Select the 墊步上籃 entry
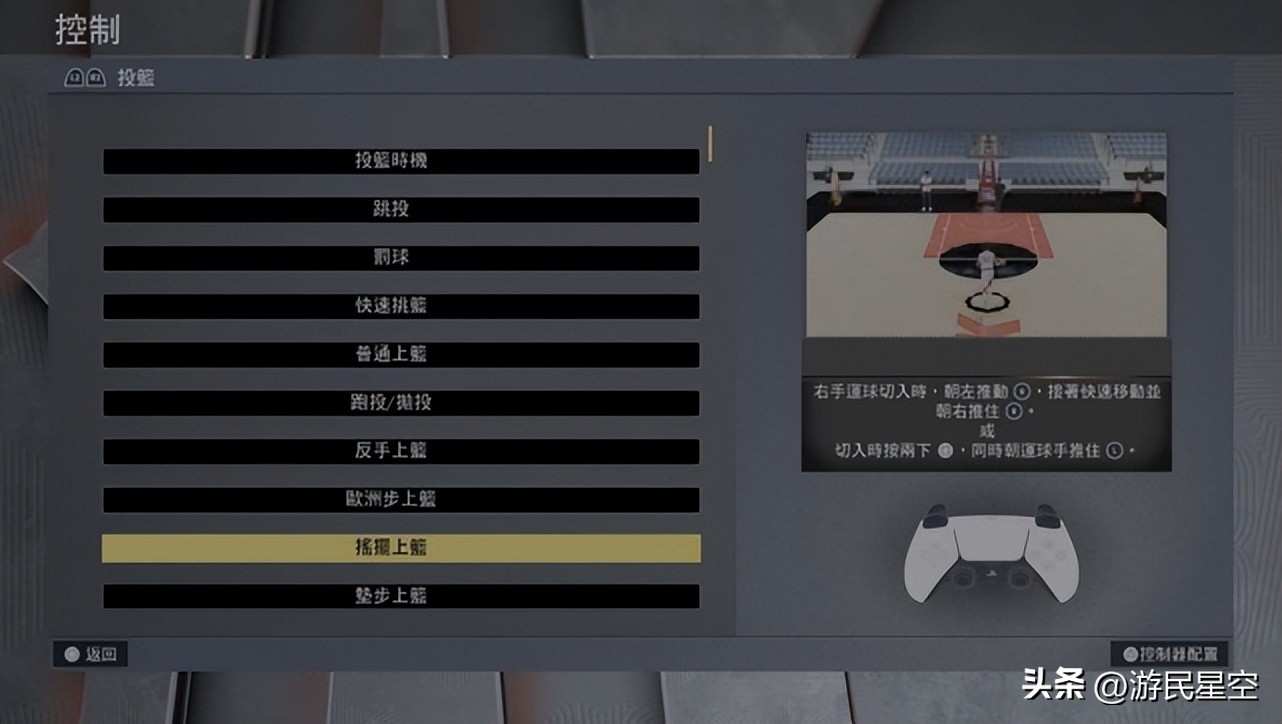The image size is (1282, 724). point(400,596)
